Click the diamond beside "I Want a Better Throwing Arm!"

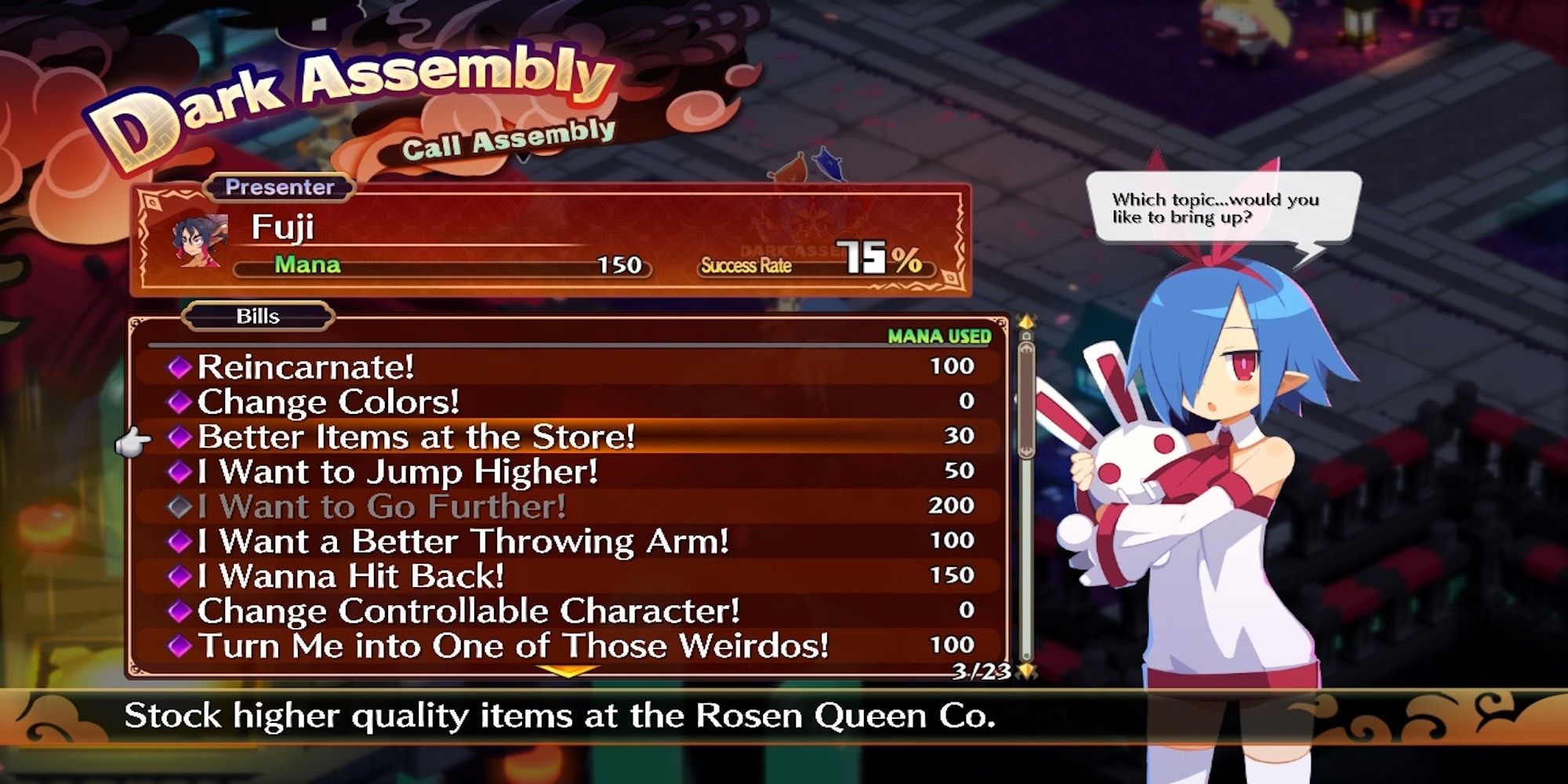(180, 542)
